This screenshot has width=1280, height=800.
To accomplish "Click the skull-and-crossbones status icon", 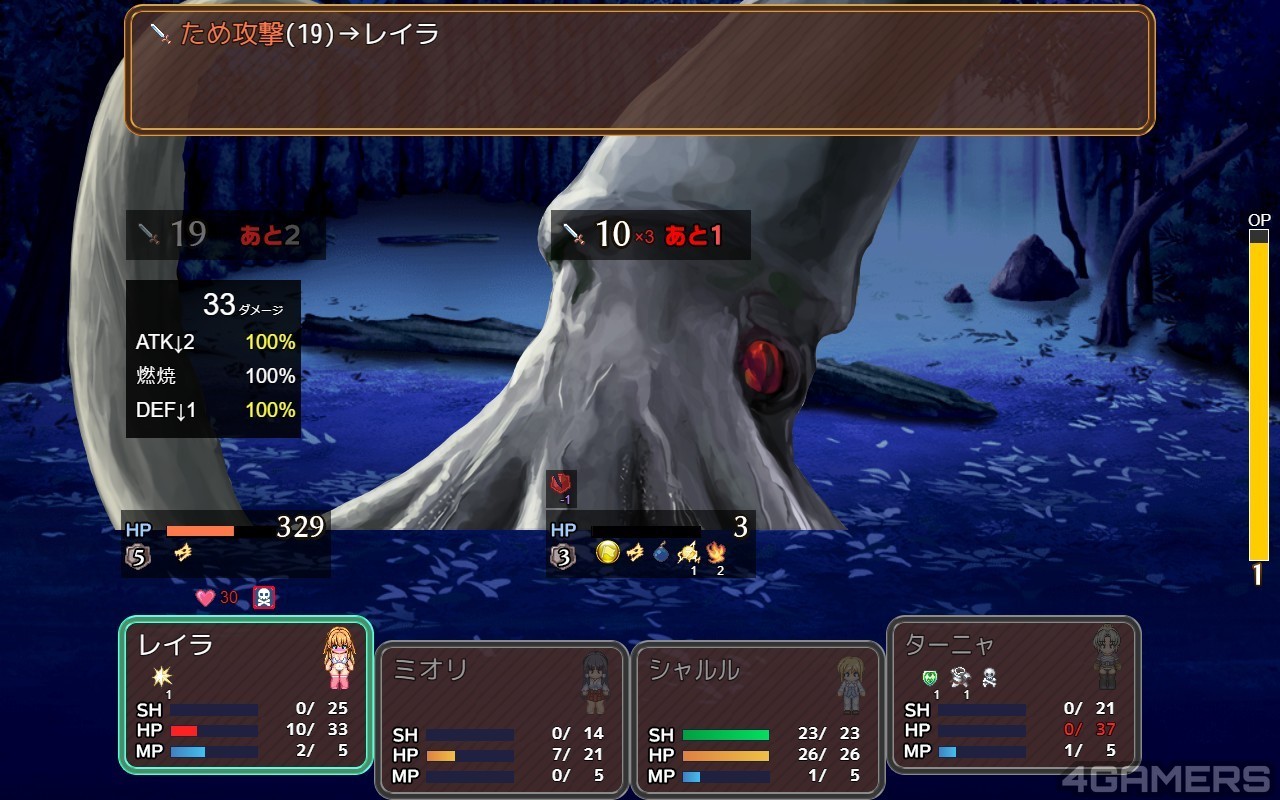I will click(263, 598).
